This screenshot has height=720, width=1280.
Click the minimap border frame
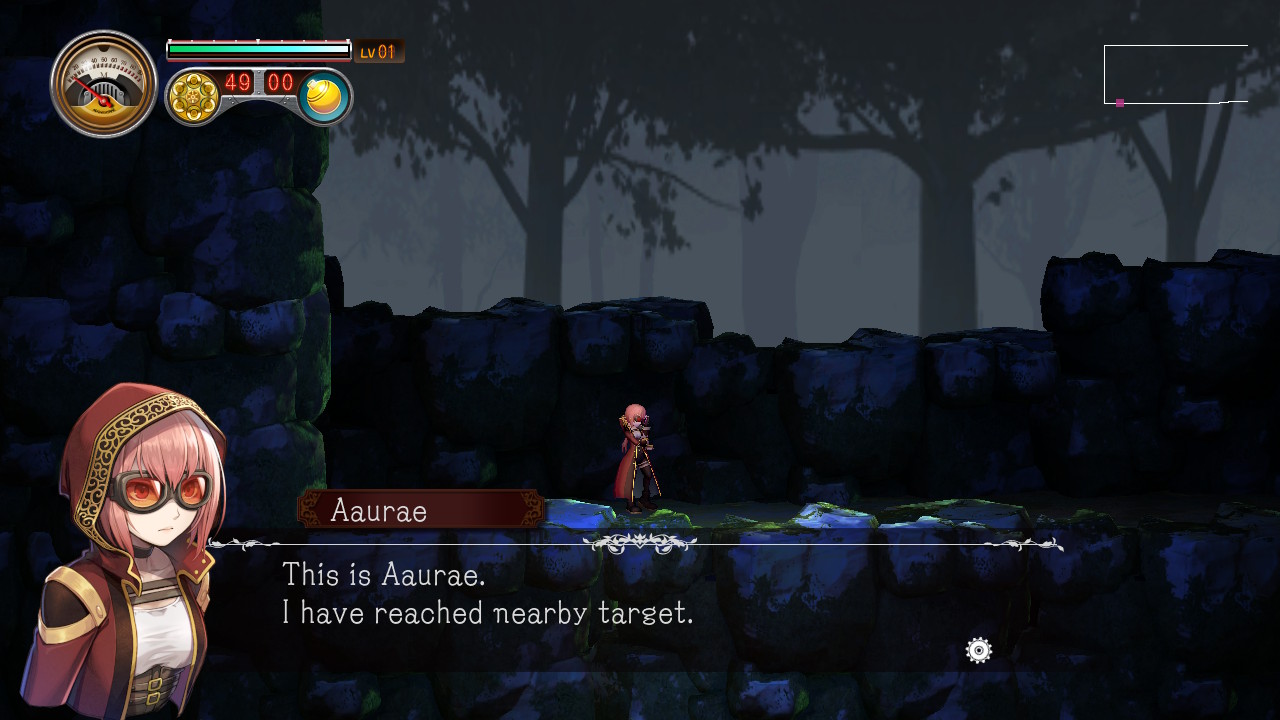pyautogui.click(x=1175, y=46)
